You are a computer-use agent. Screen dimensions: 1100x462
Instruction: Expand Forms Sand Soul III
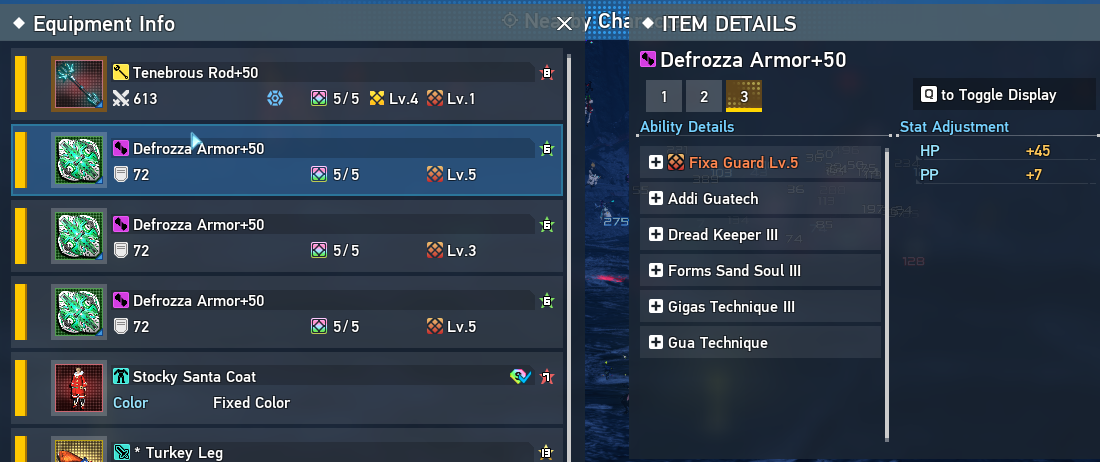click(656, 271)
